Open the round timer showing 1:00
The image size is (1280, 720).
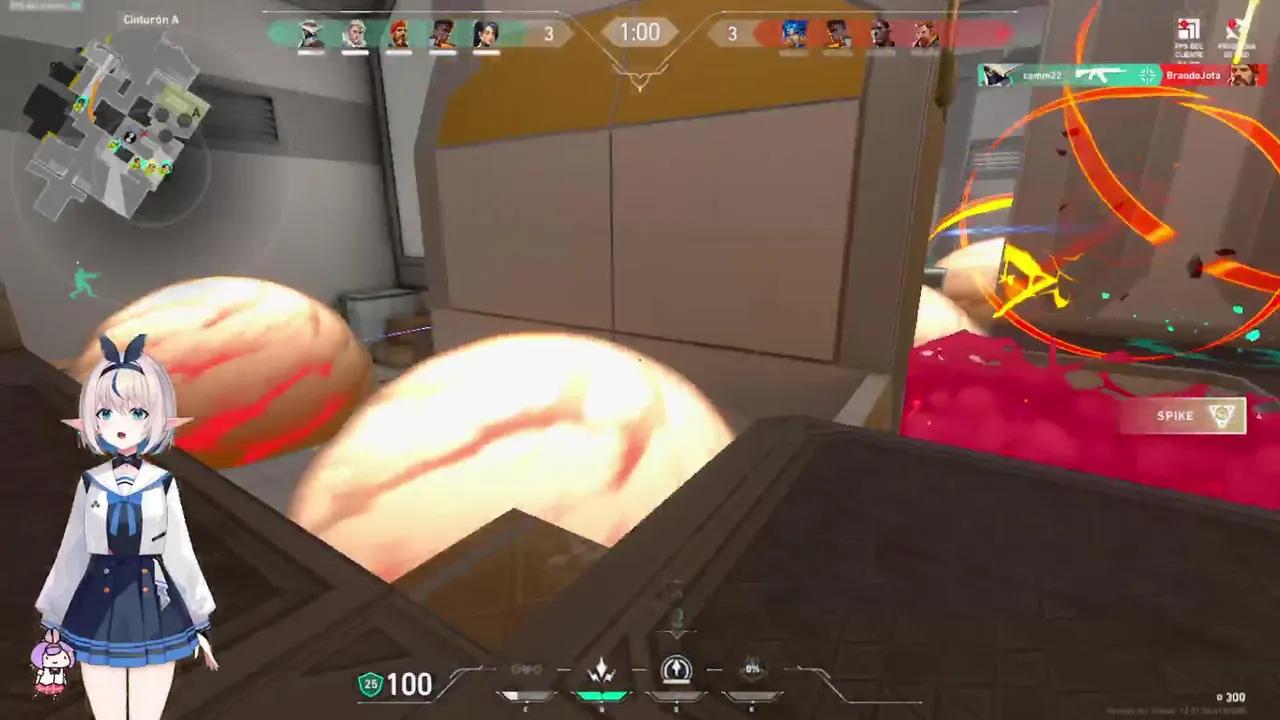(639, 32)
